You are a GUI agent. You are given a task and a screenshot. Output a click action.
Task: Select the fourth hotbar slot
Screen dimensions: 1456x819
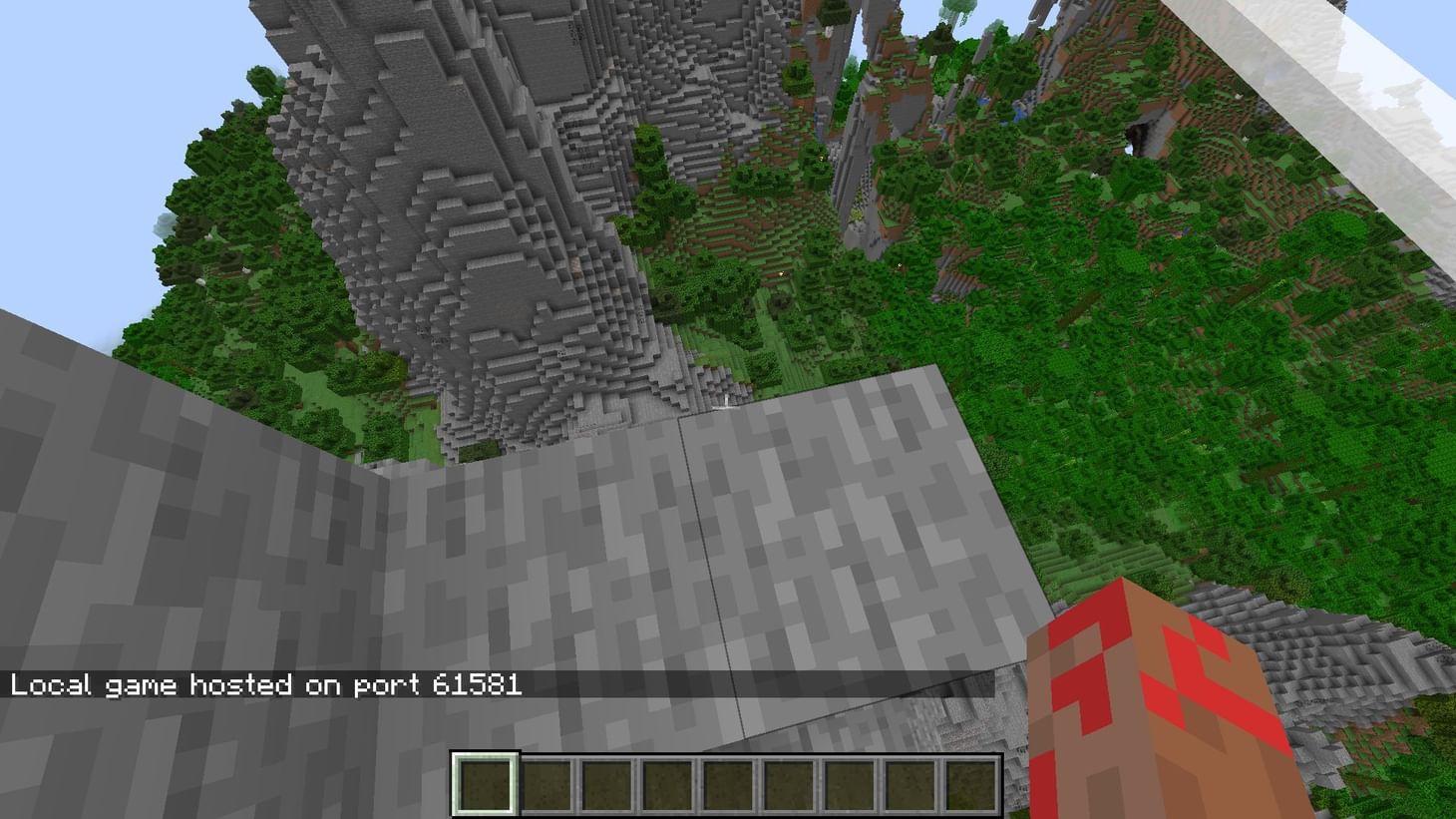click(x=667, y=783)
